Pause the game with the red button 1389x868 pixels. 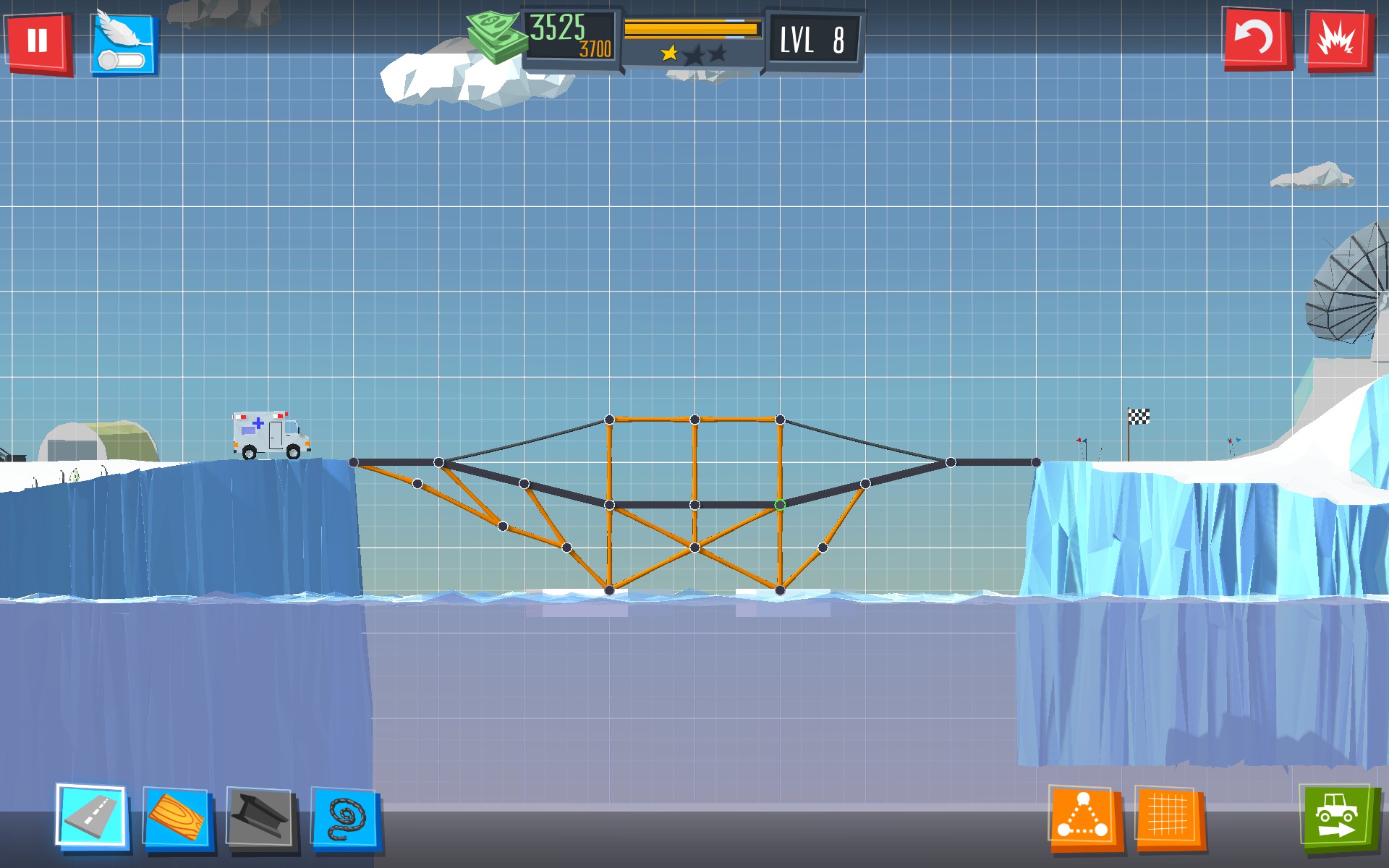point(38,41)
